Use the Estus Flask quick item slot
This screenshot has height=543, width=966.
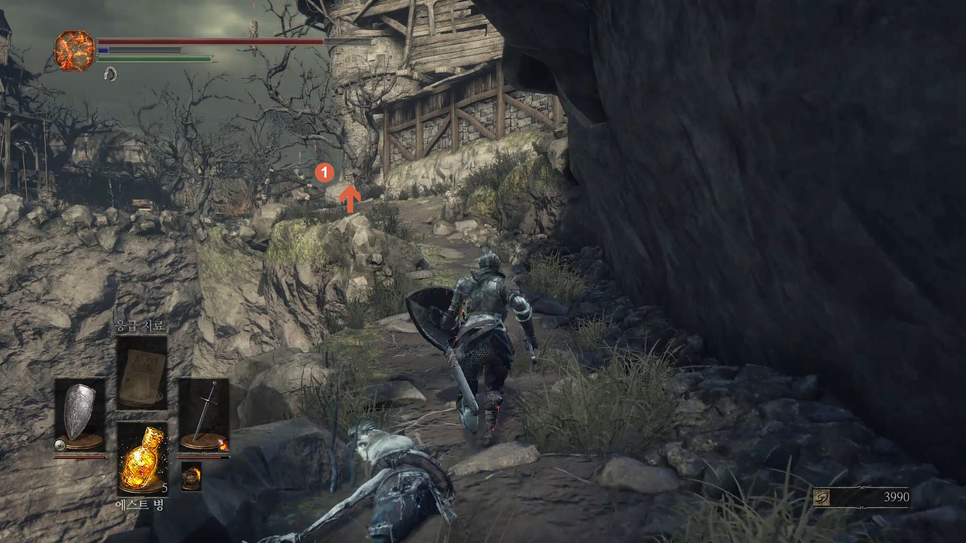click(x=142, y=459)
